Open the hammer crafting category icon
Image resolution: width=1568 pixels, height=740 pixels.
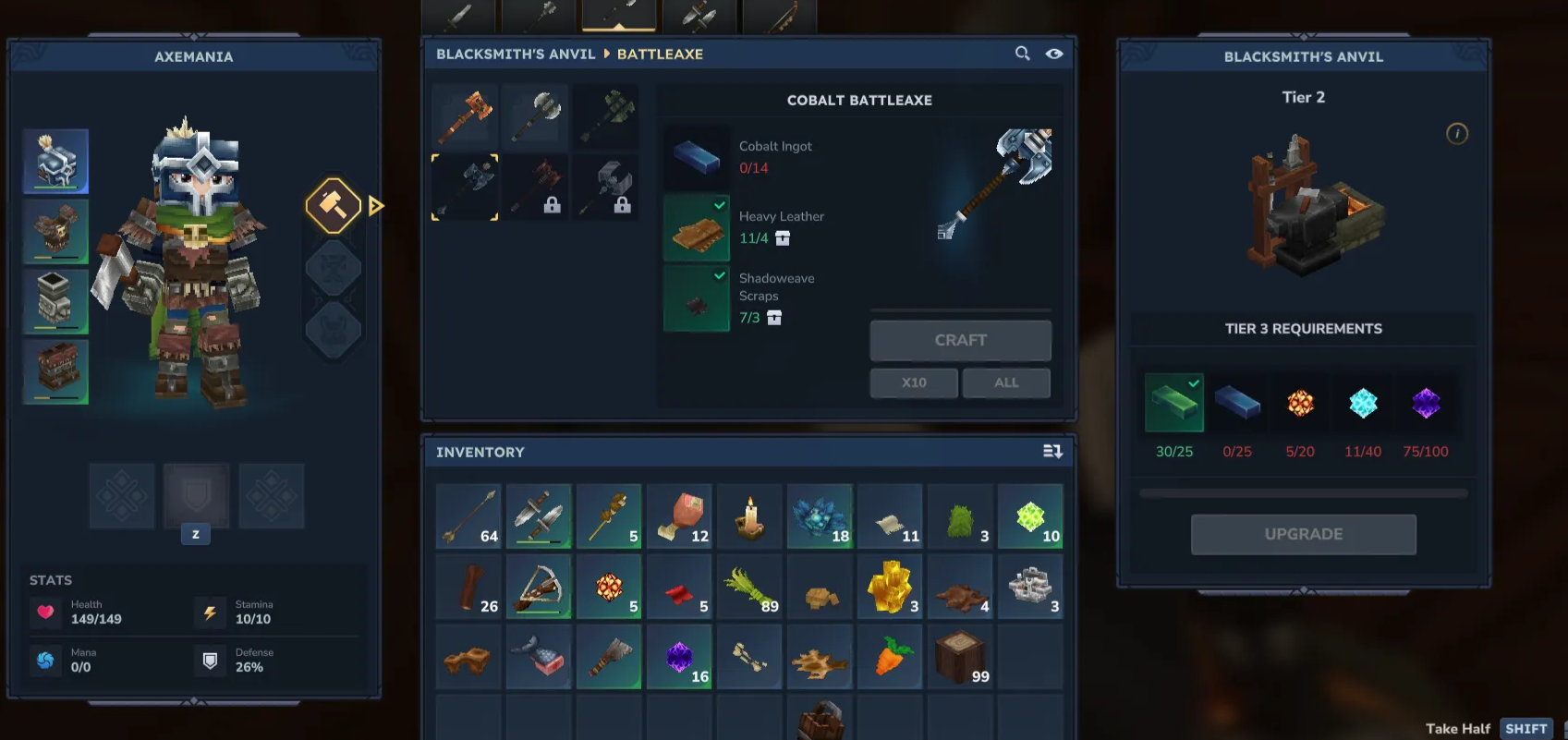[333, 205]
